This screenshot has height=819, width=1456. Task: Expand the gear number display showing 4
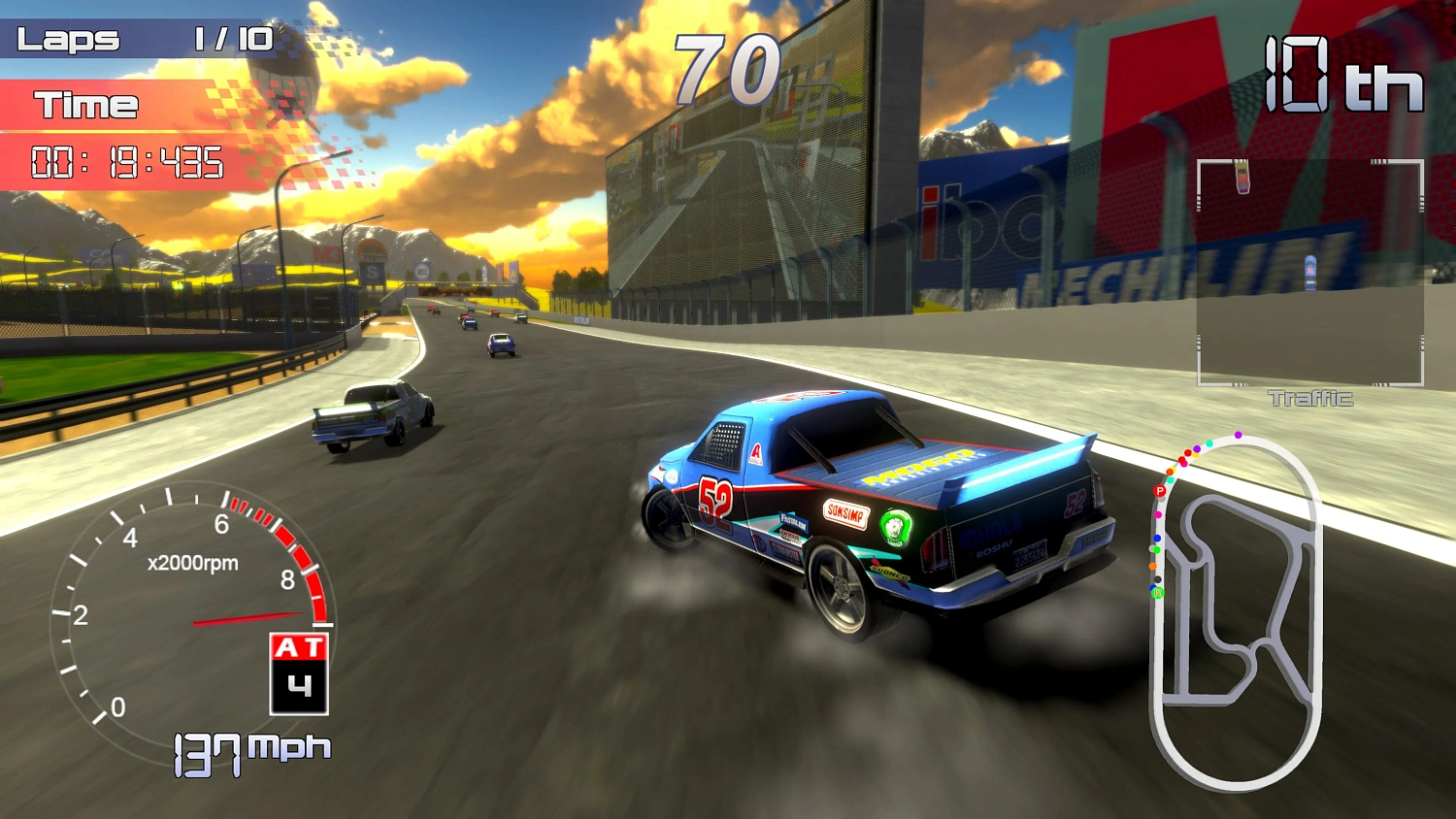point(297,687)
